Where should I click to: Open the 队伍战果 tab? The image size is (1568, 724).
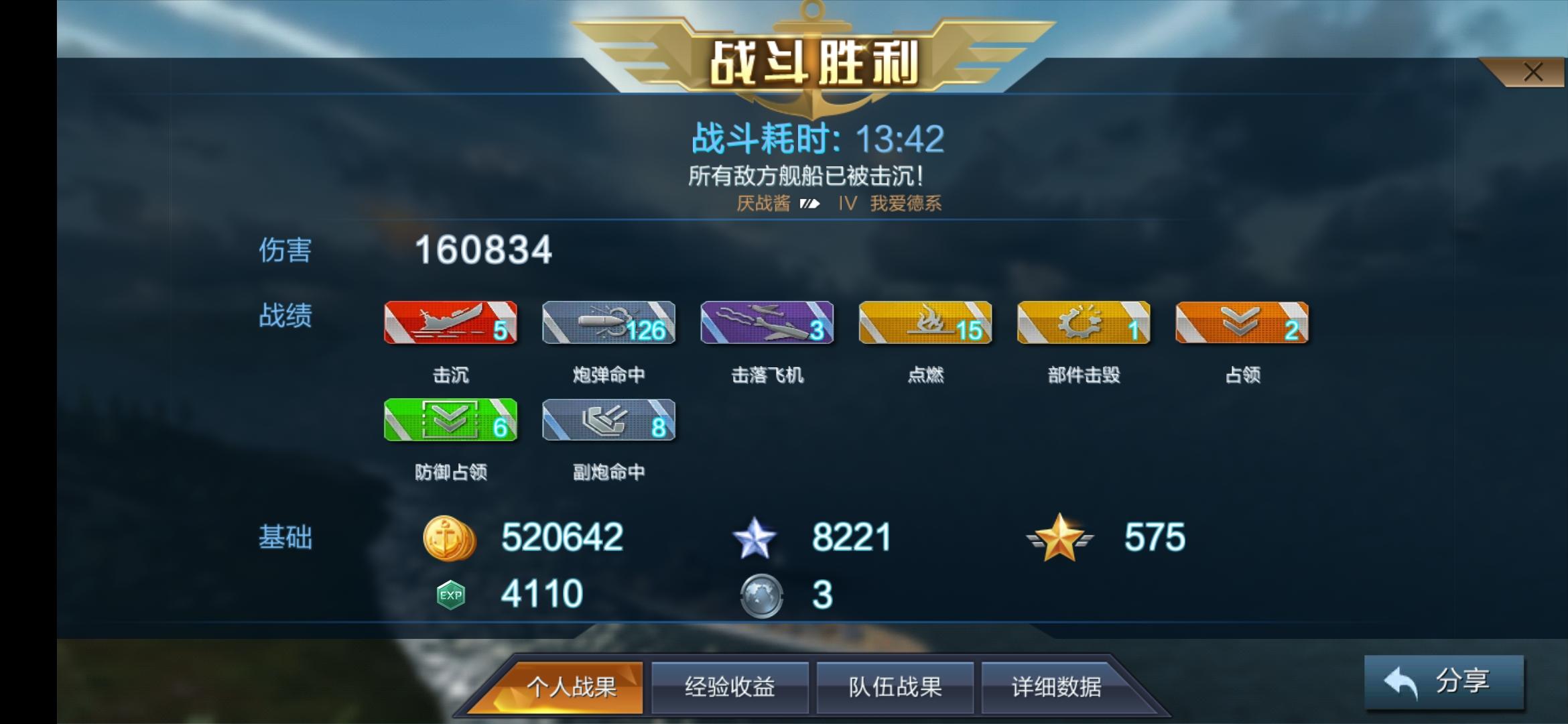[893, 686]
